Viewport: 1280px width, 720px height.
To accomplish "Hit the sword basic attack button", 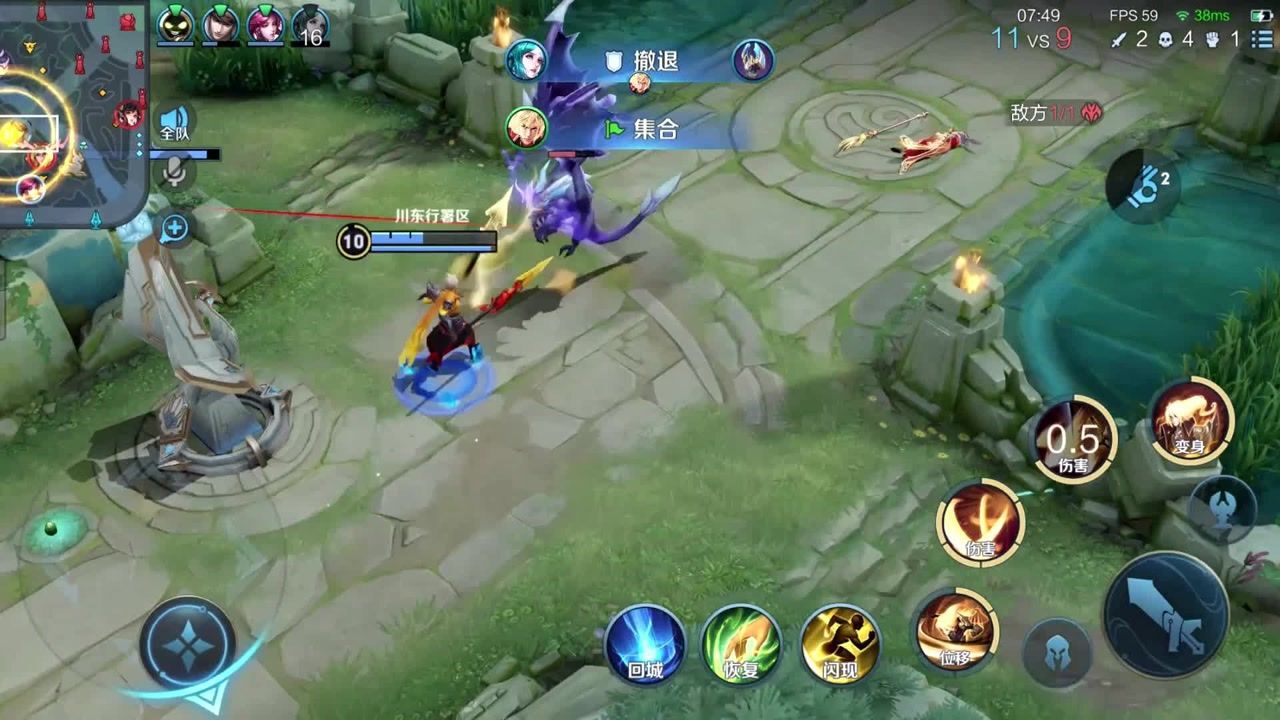I will 1165,614.
